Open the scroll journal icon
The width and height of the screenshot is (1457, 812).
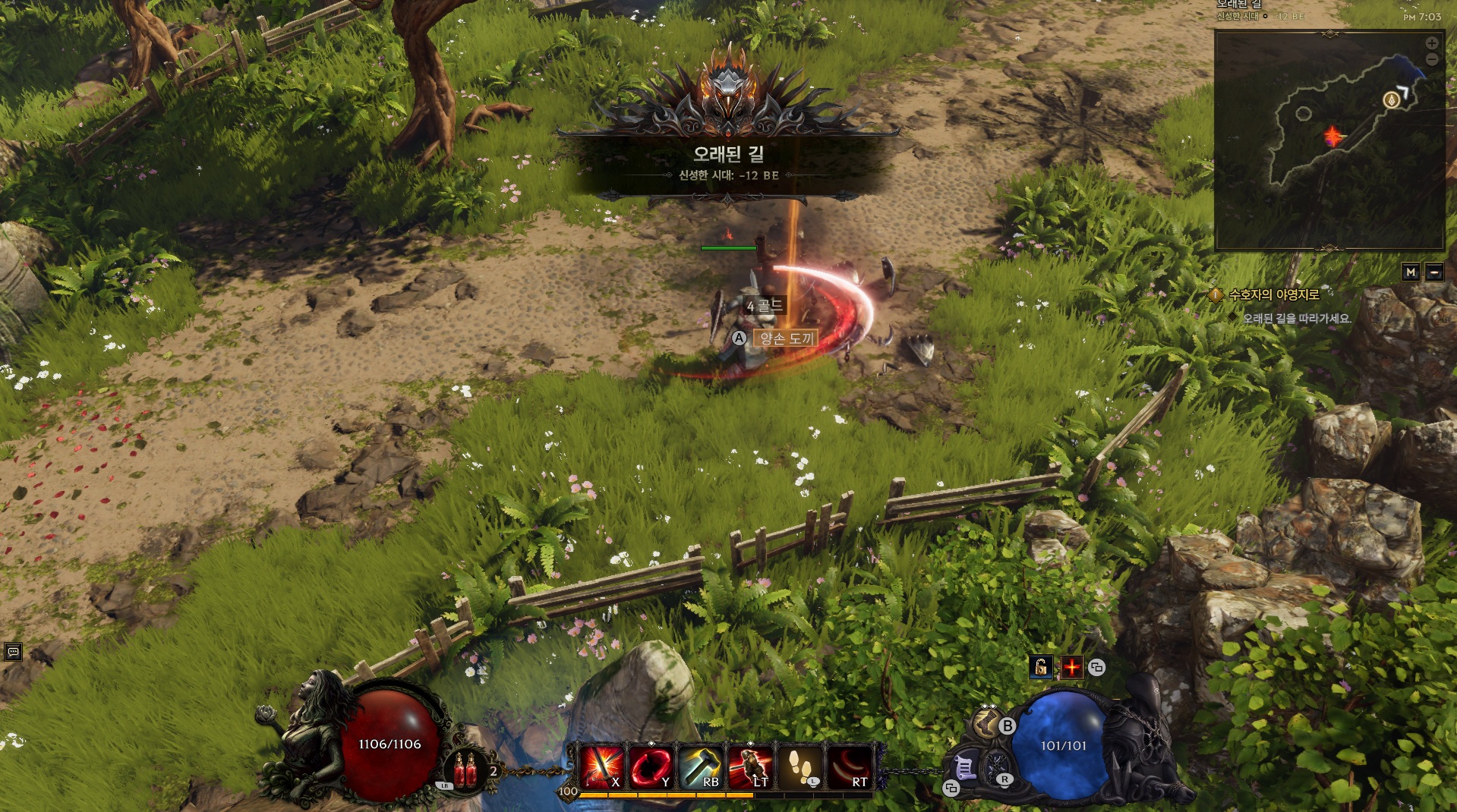tap(965, 768)
